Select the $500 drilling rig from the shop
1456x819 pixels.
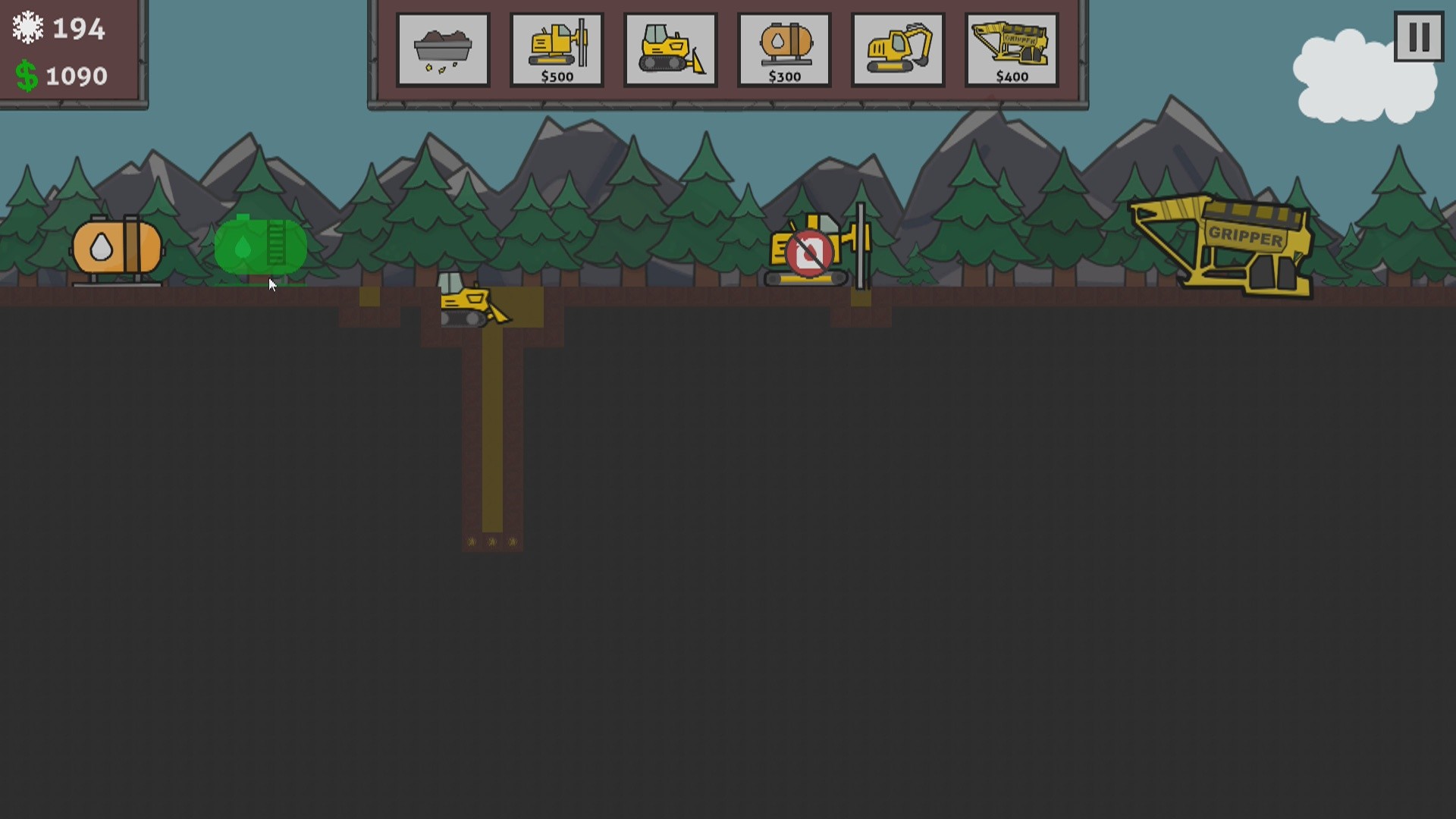[x=557, y=48]
